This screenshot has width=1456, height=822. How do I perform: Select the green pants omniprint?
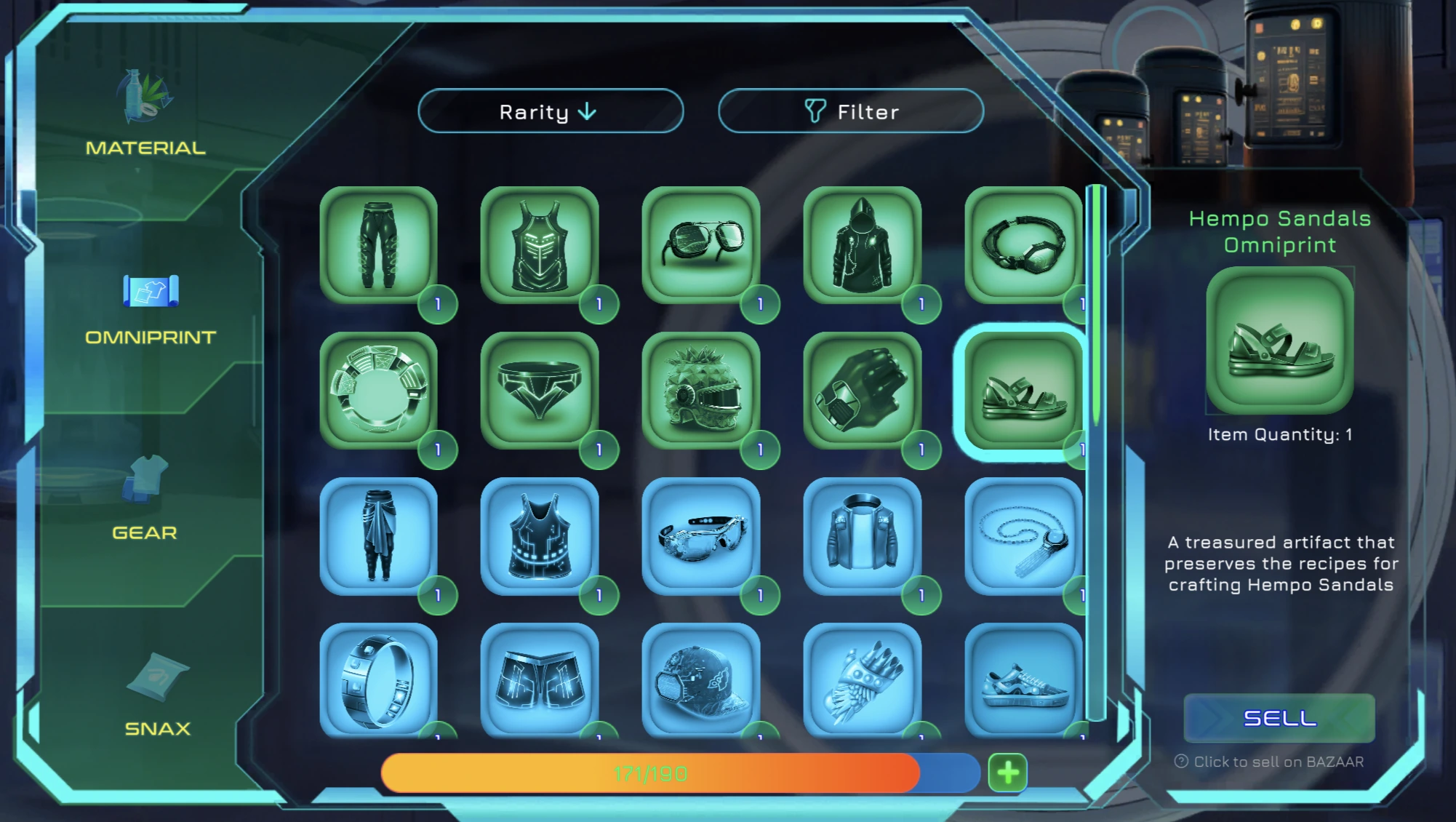click(x=379, y=245)
